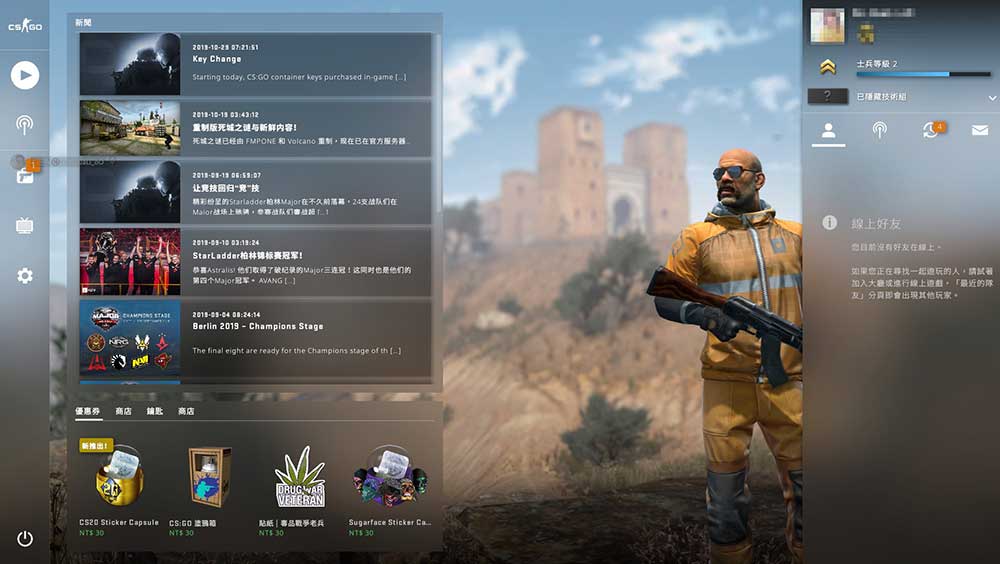The width and height of the screenshot is (1000, 564).
Task: Open the StarLadder Berlin champions news item
Action: [256, 262]
